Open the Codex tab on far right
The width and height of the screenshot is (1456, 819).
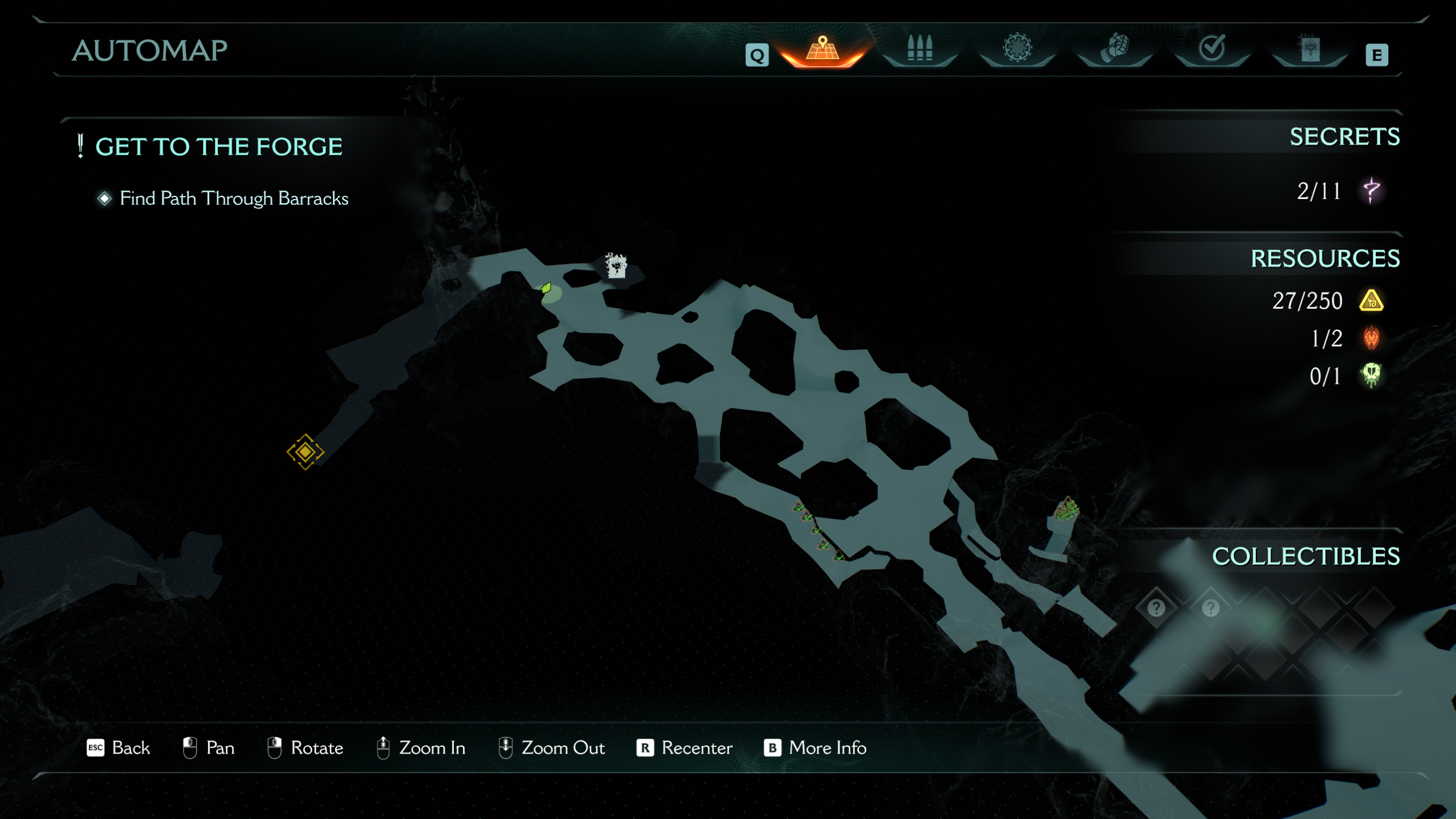pos(1310,50)
